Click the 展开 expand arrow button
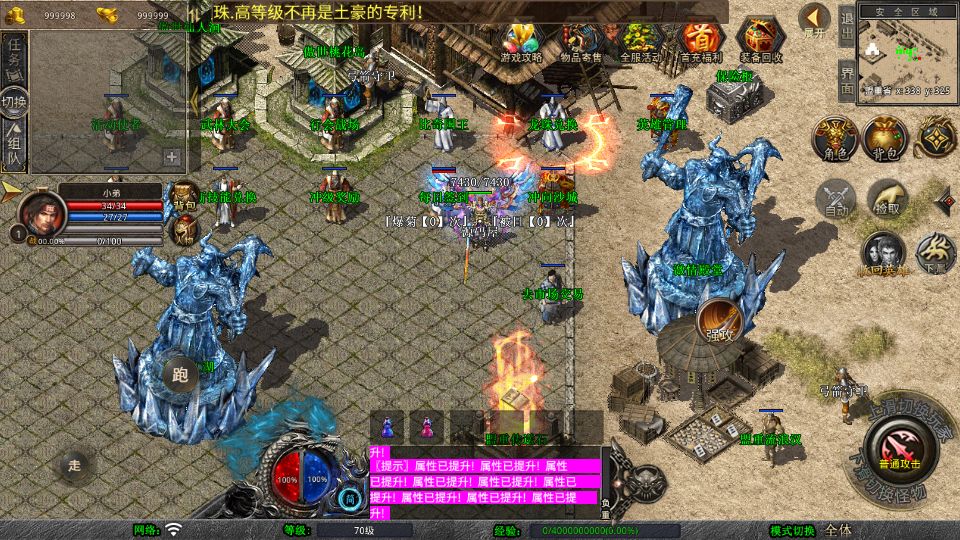The width and height of the screenshot is (960, 540). point(816,19)
